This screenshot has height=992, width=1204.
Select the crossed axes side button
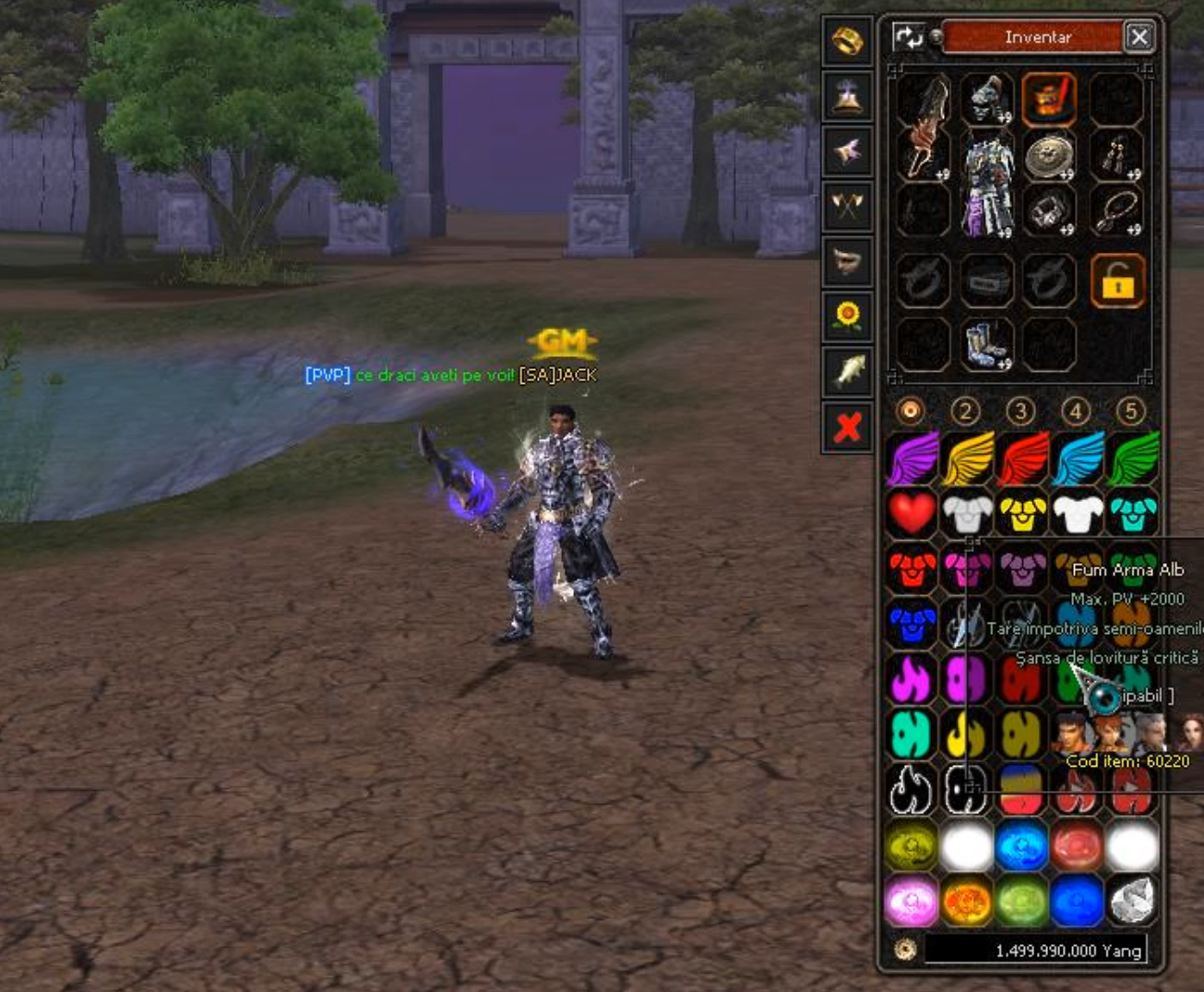click(x=847, y=206)
